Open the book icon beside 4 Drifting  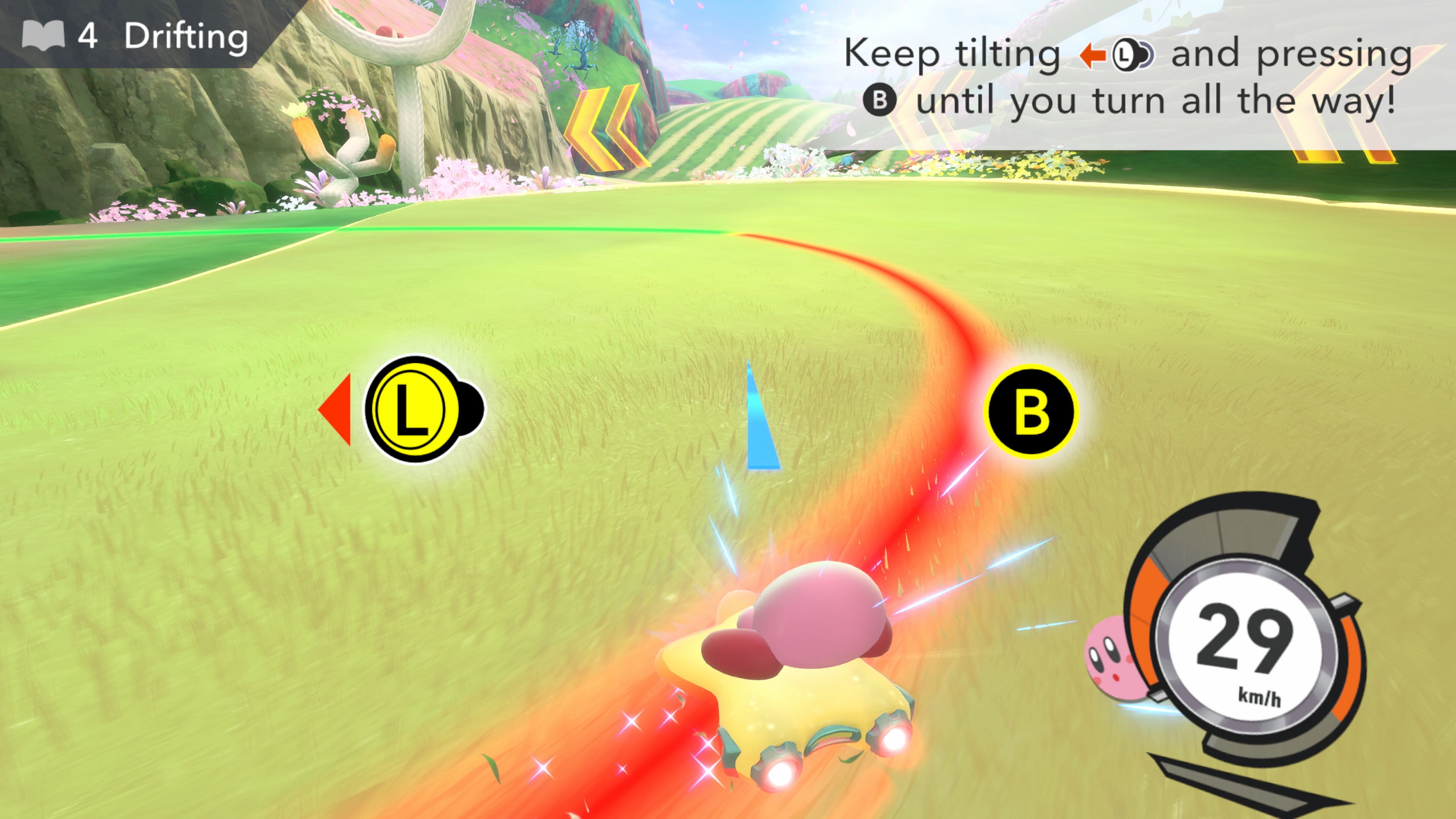(x=43, y=36)
